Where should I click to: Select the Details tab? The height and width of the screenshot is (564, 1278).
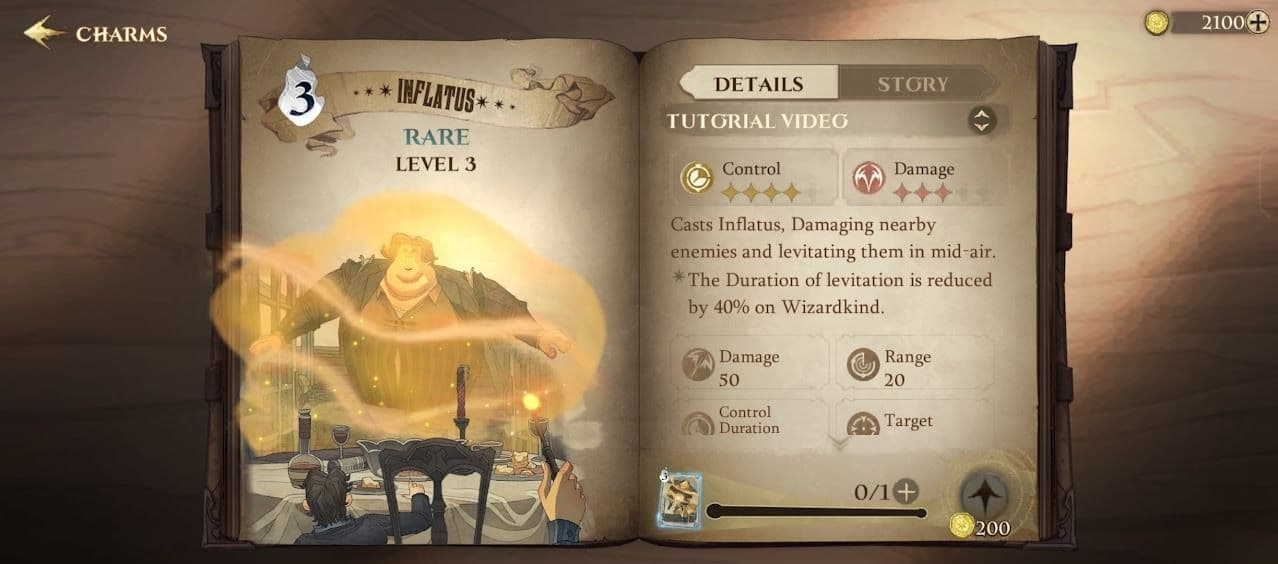click(758, 84)
